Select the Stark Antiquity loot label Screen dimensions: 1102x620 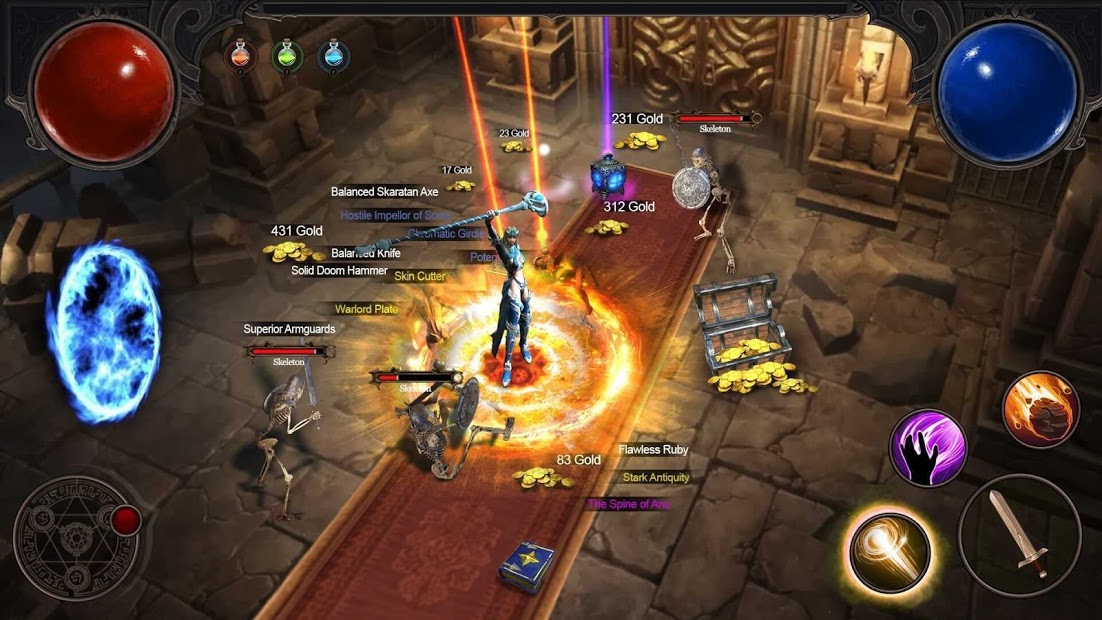tap(656, 477)
